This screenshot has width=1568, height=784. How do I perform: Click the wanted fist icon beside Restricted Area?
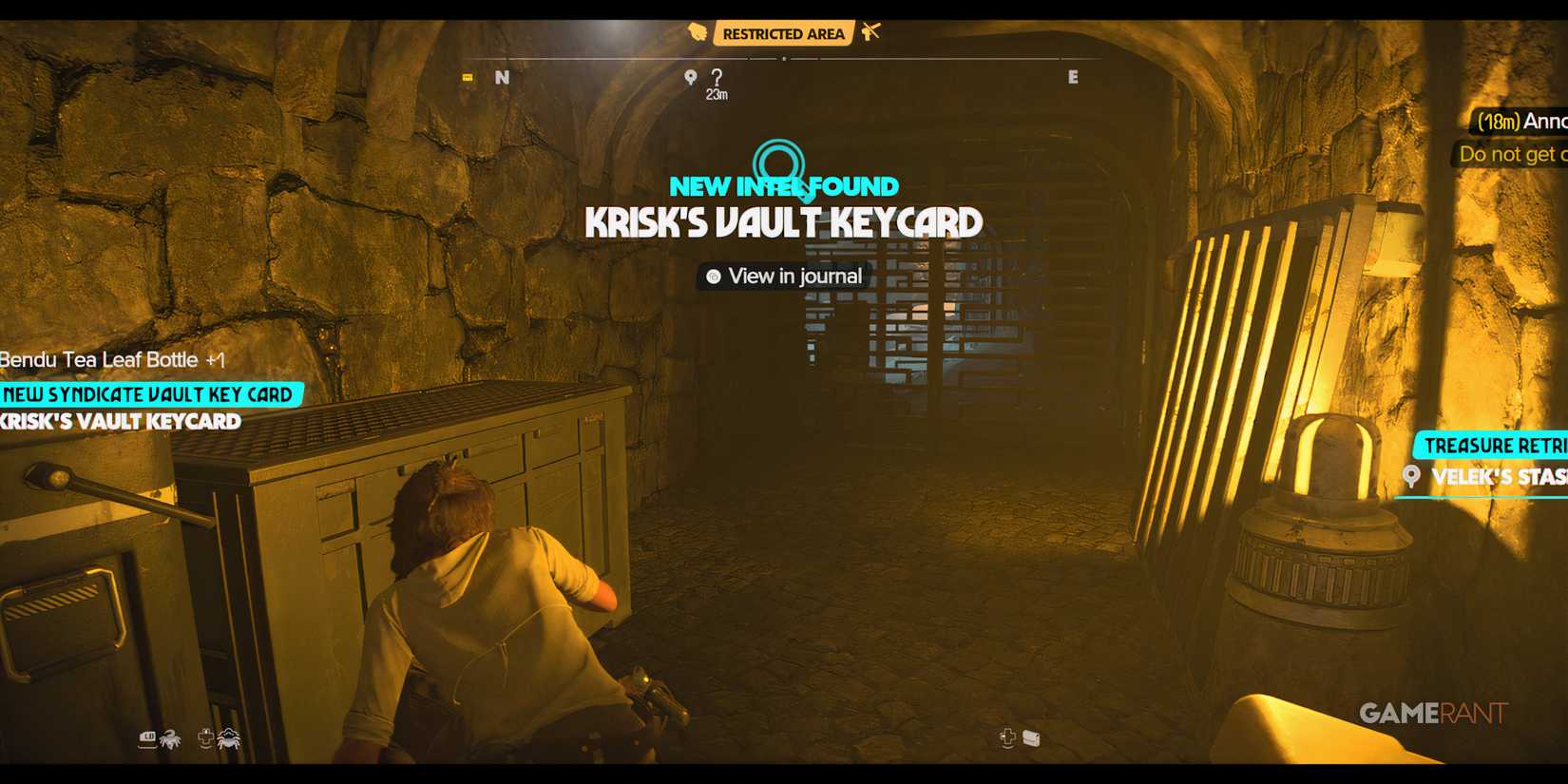click(x=698, y=32)
